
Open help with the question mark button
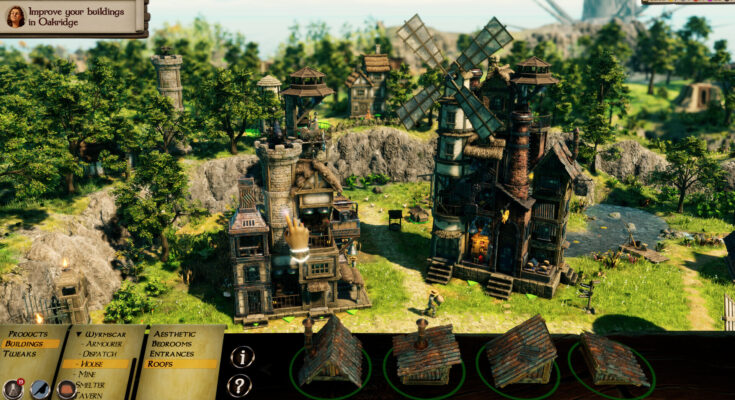point(240,385)
